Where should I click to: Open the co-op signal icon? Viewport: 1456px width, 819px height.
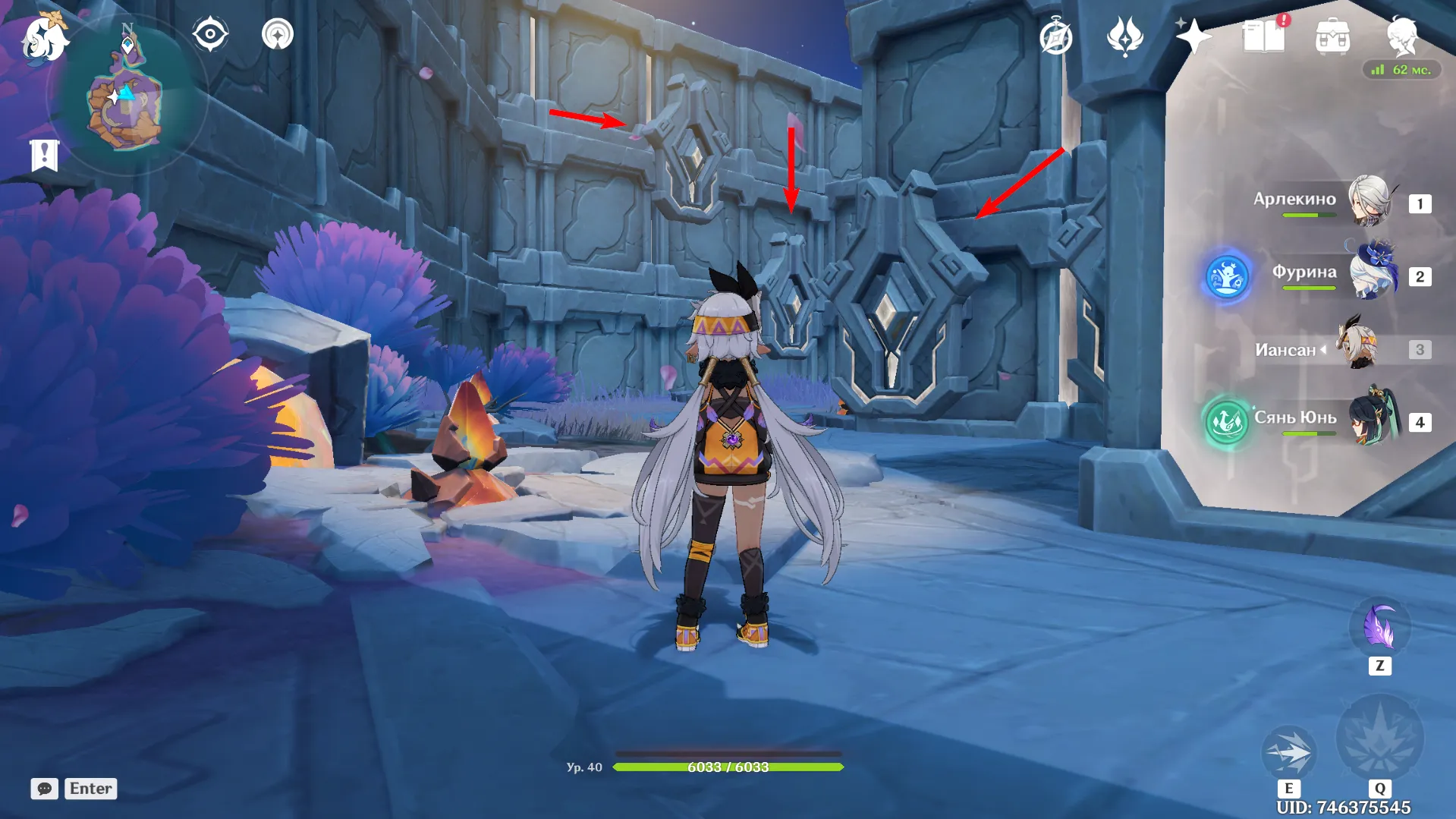[x=278, y=35]
